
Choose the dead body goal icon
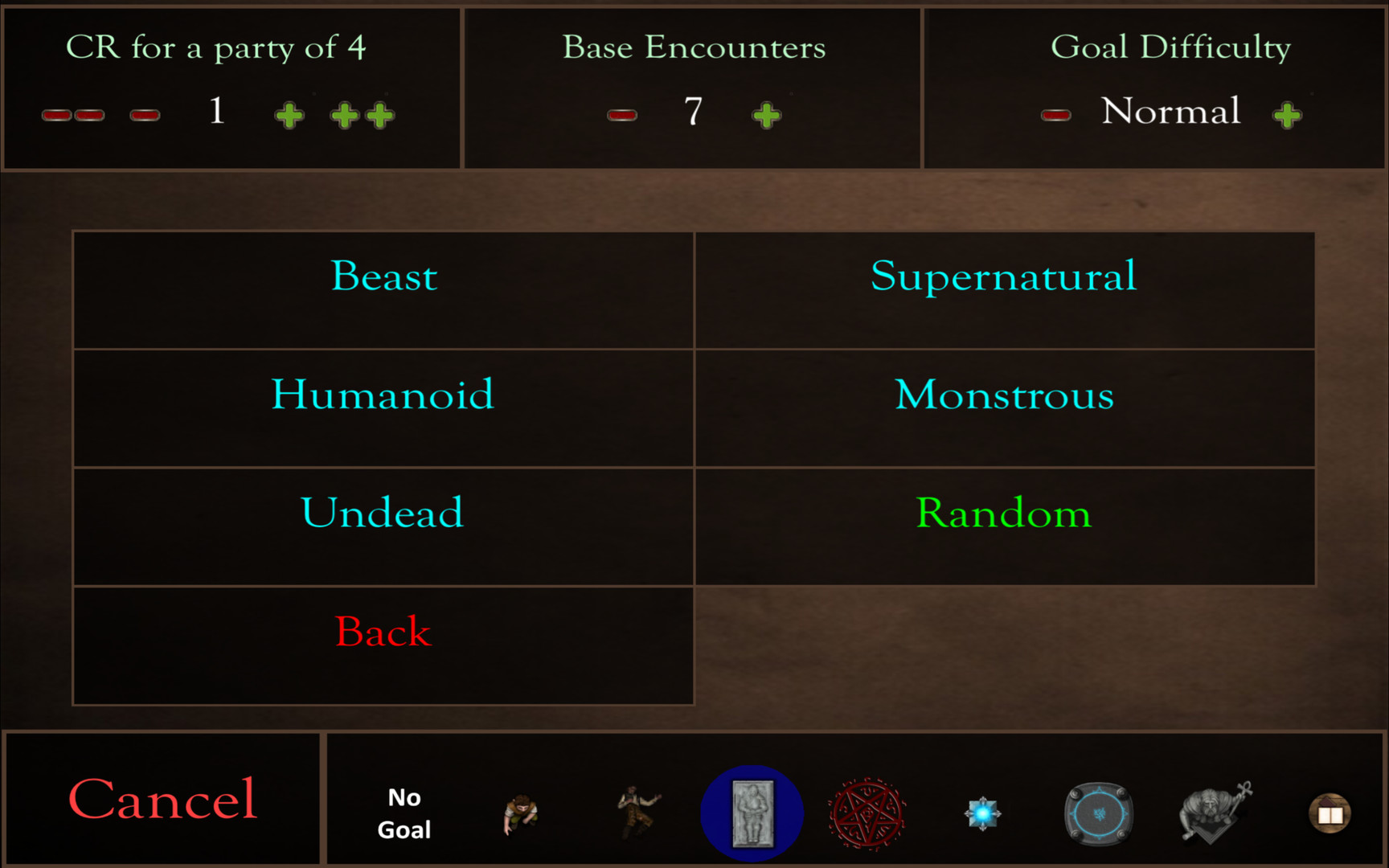tap(636, 812)
